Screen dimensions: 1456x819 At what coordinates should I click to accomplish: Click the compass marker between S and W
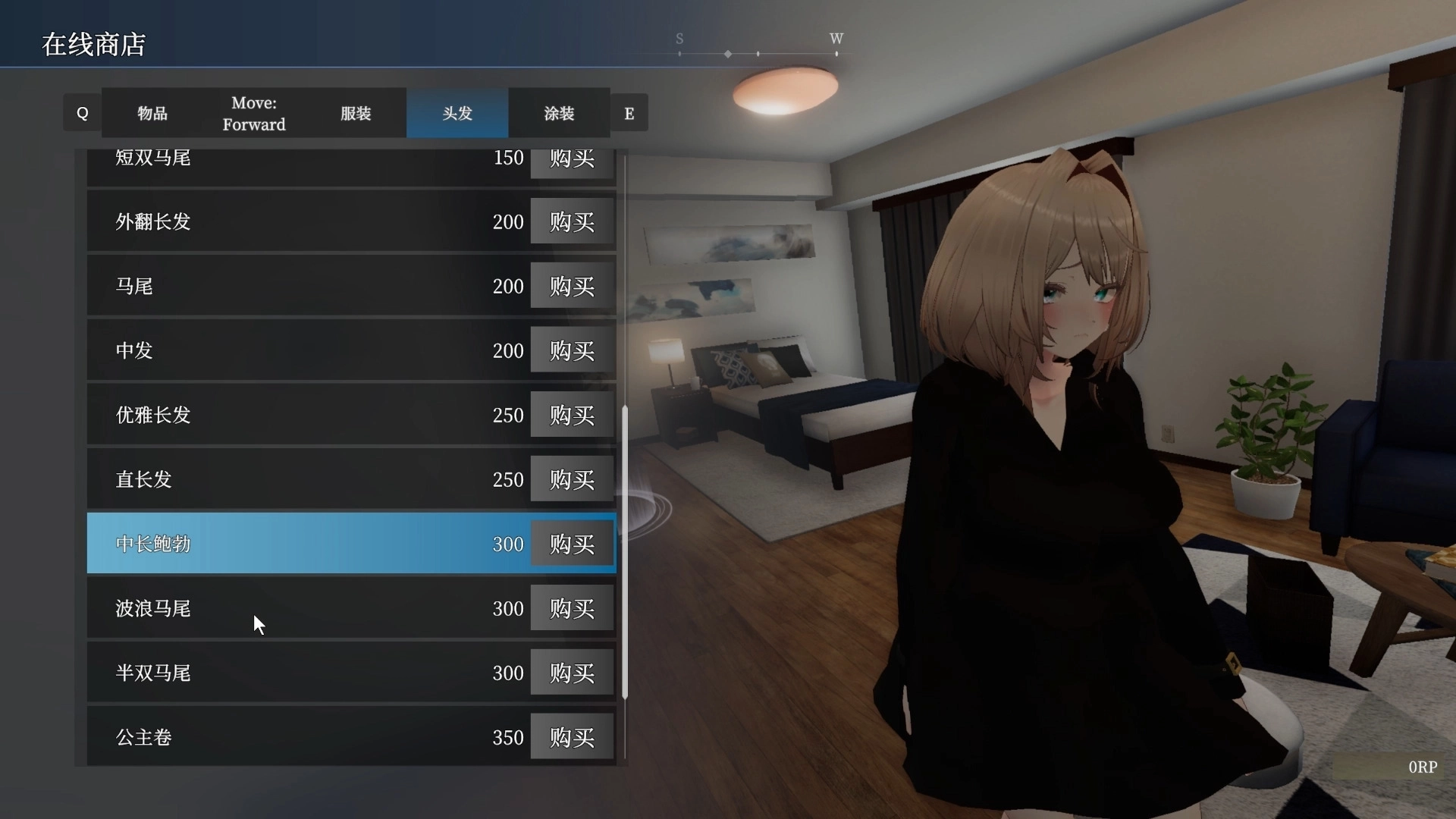pyautogui.click(x=729, y=54)
